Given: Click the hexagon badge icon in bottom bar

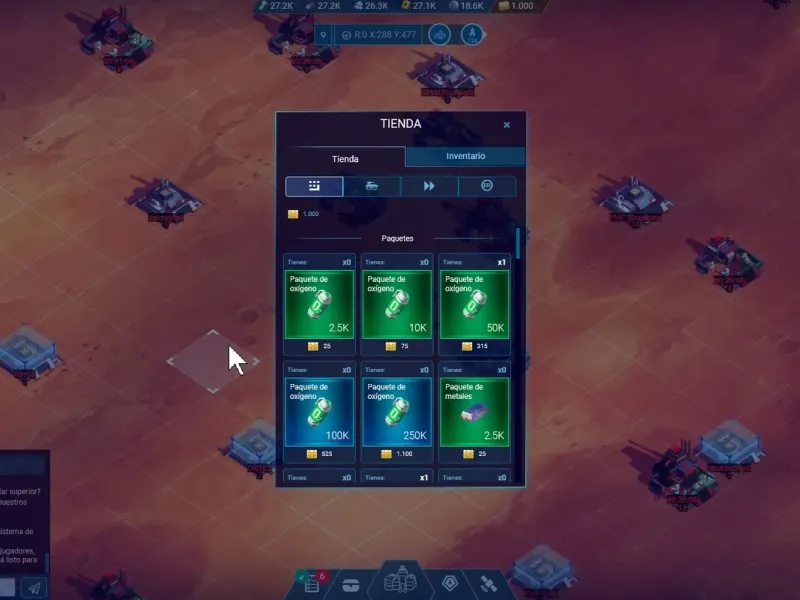Looking at the screenshot, I should tap(450, 583).
